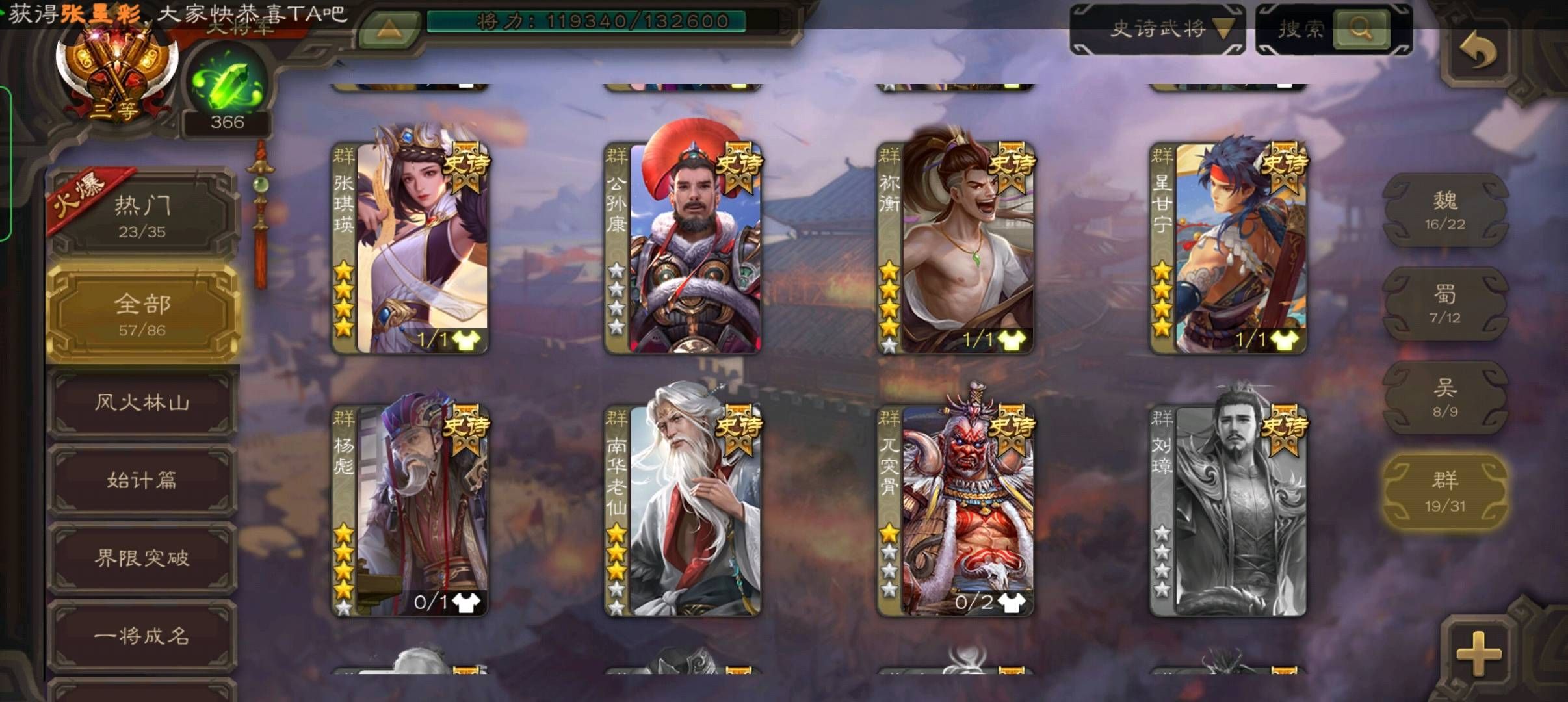Choose the greyed-out 刘璋 hero card
Viewport: 1568px width, 702px height.
(x=1229, y=511)
